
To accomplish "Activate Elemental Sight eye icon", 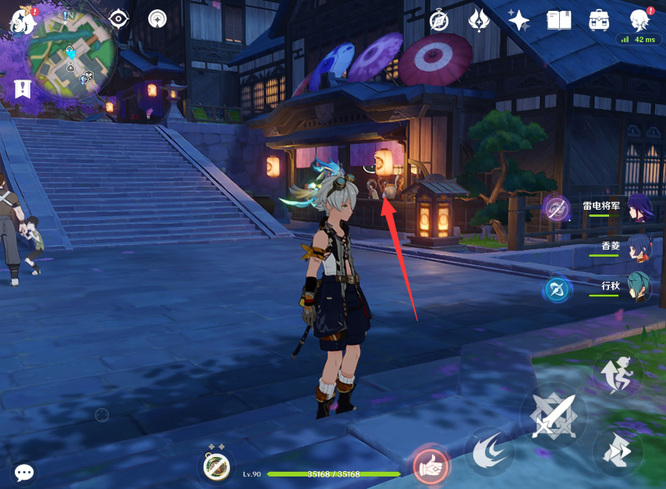I will pyautogui.click(x=119, y=19).
